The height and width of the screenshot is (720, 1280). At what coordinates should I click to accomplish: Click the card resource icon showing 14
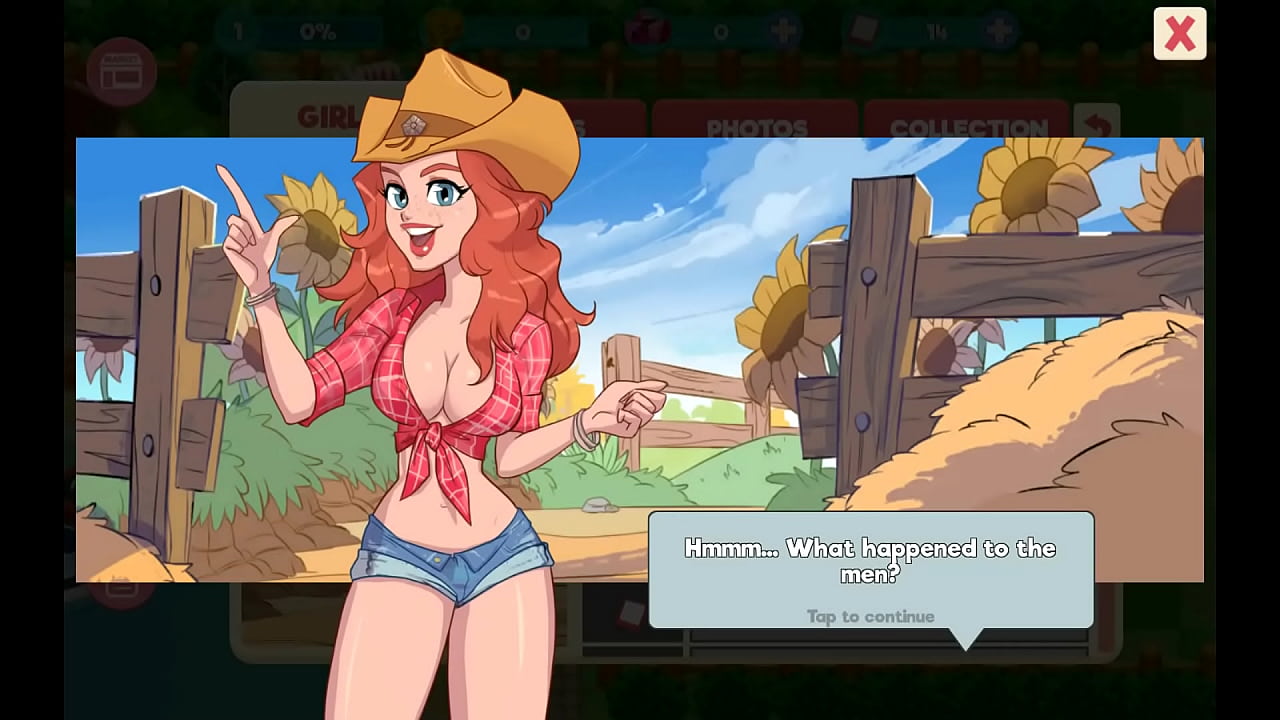coord(862,31)
